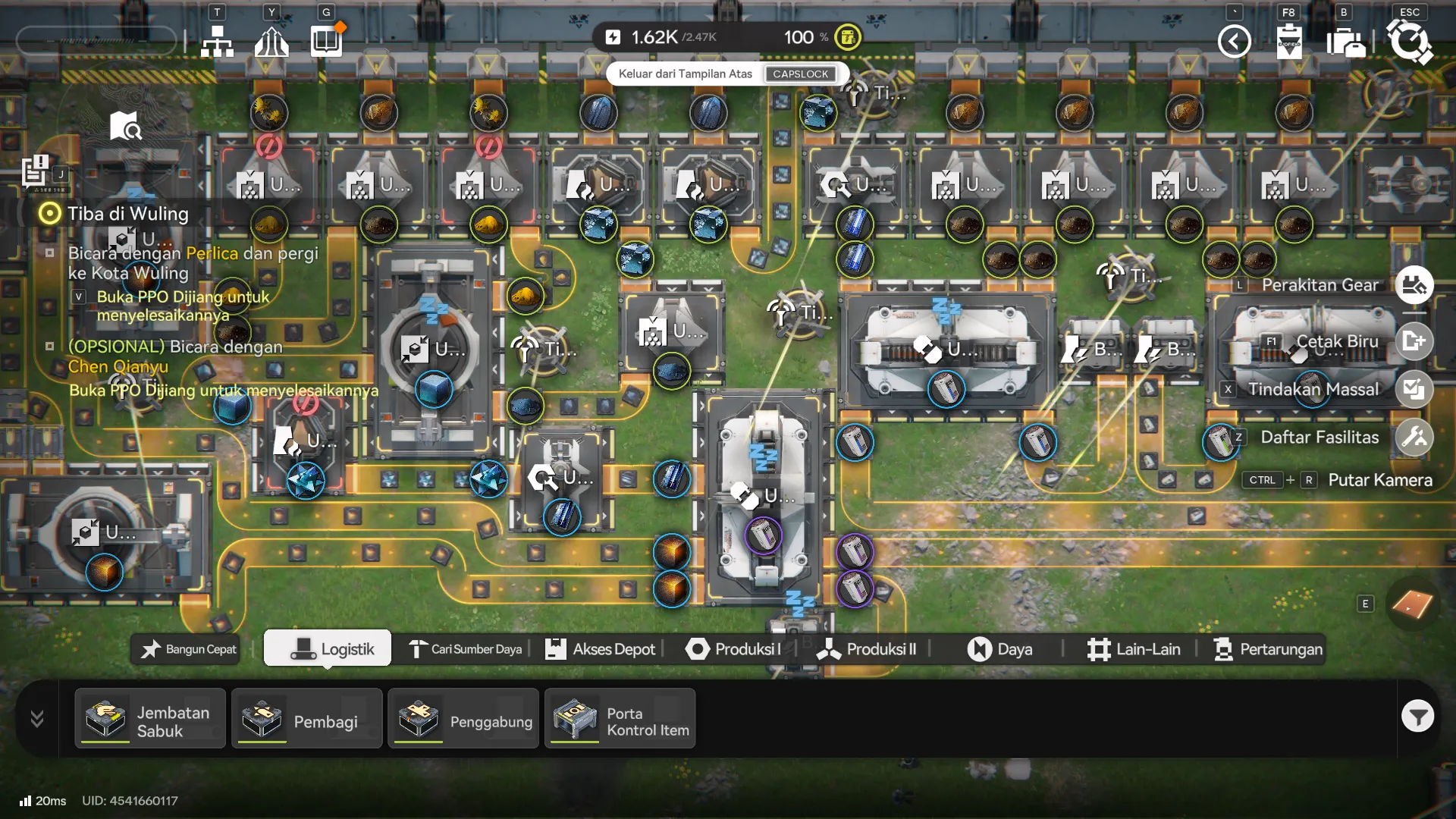Open the build list filter funnel
Screen dimensions: 1456x819
pyautogui.click(x=1417, y=716)
